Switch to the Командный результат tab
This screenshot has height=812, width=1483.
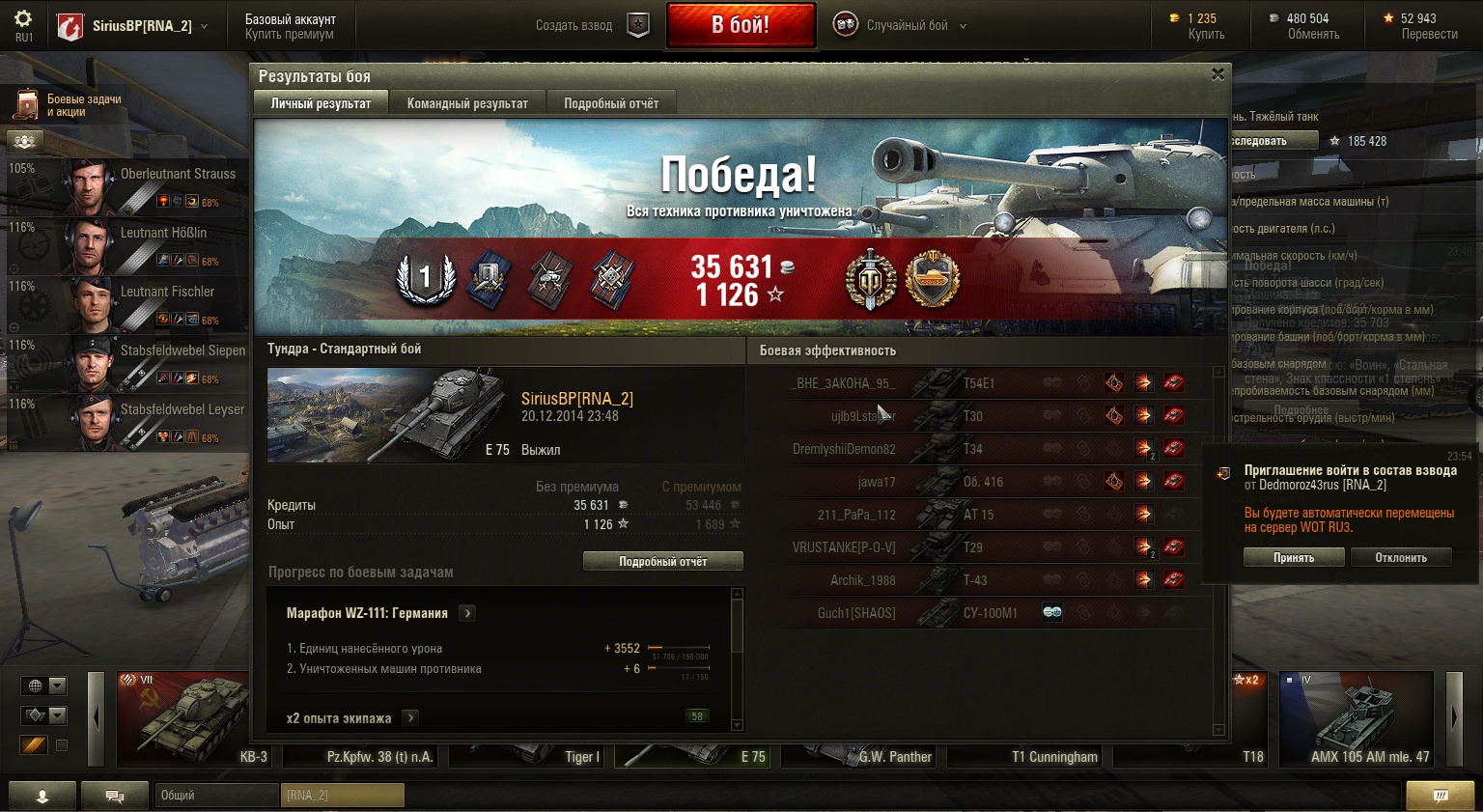point(467,103)
